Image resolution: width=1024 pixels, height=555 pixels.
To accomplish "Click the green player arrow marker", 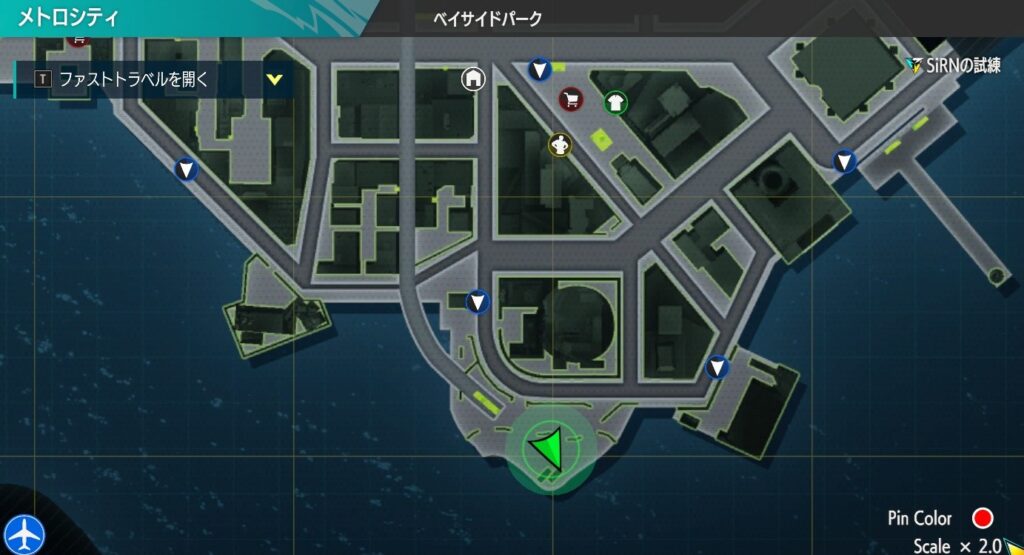I will [x=547, y=447].
